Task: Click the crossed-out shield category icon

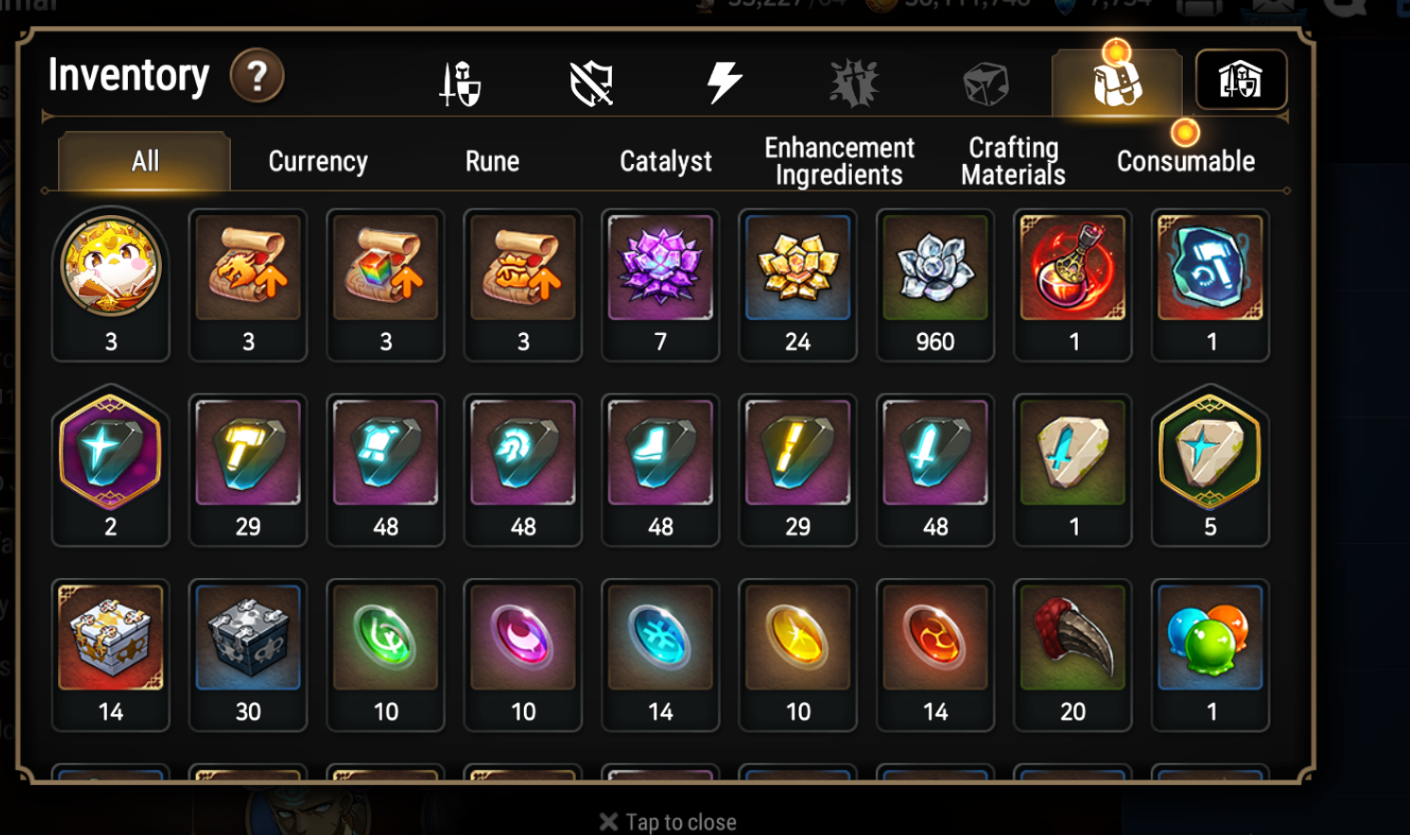Action: tap(591, 83)
